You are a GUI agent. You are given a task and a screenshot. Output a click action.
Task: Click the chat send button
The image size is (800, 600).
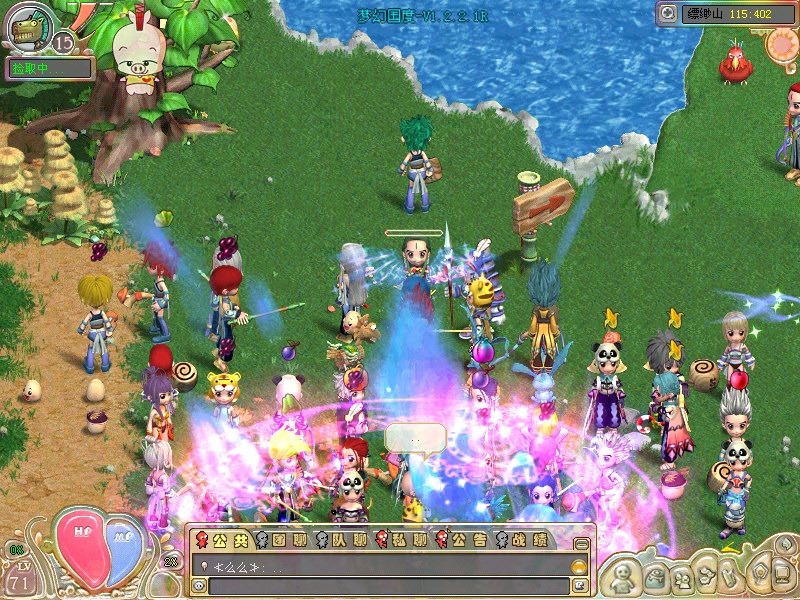[579, 585]
